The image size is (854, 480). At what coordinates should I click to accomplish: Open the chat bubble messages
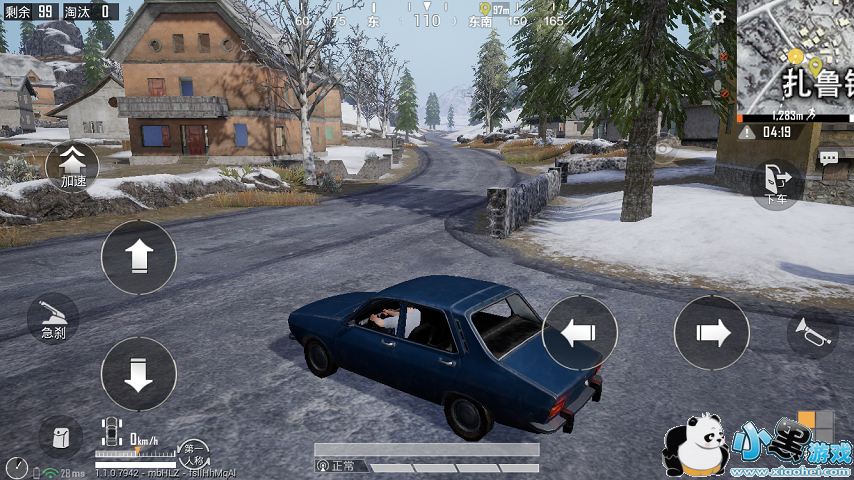tap(828, 157)
